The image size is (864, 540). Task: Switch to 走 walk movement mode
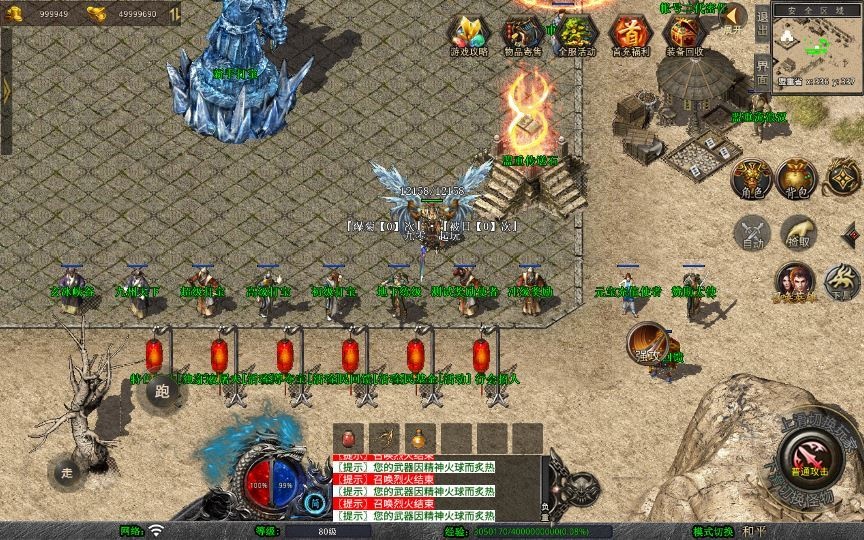pos(68,470)
